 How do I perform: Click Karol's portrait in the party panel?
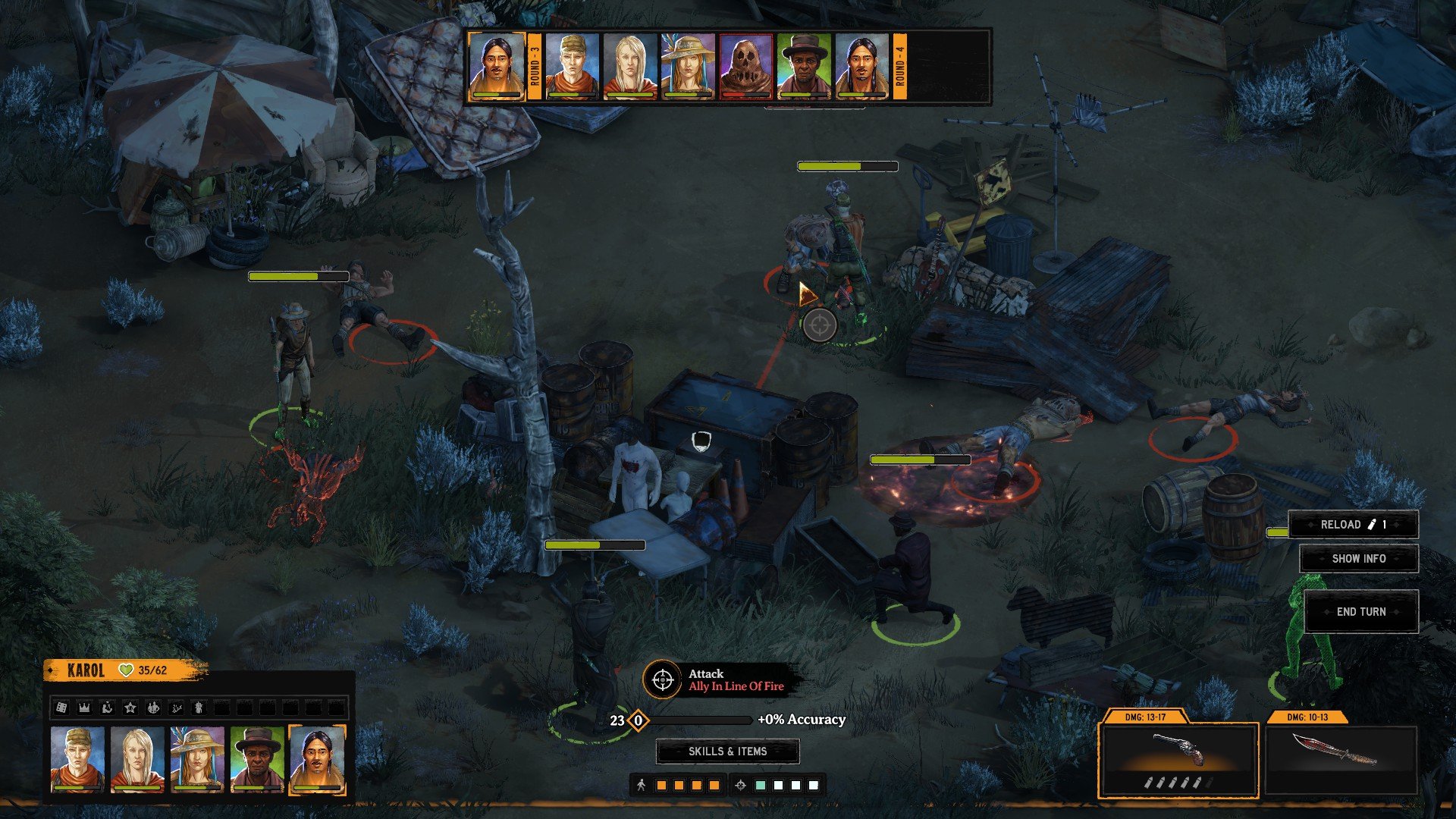click(x=317, y=759)
